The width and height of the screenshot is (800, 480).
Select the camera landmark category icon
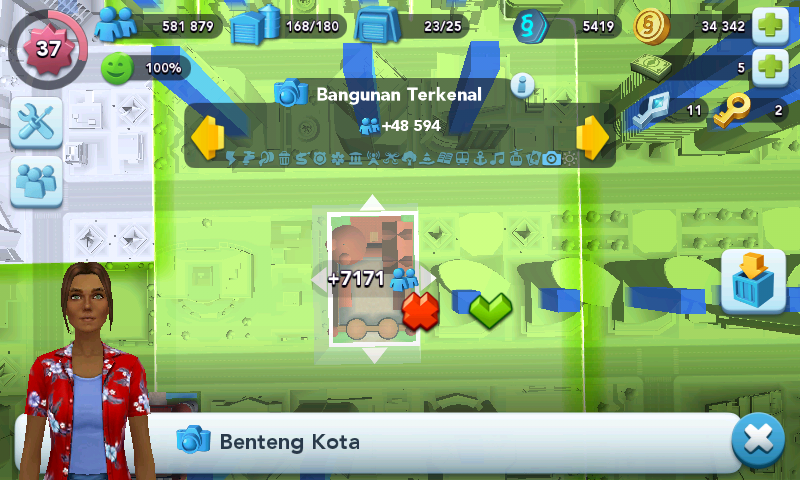coord(551,158)
